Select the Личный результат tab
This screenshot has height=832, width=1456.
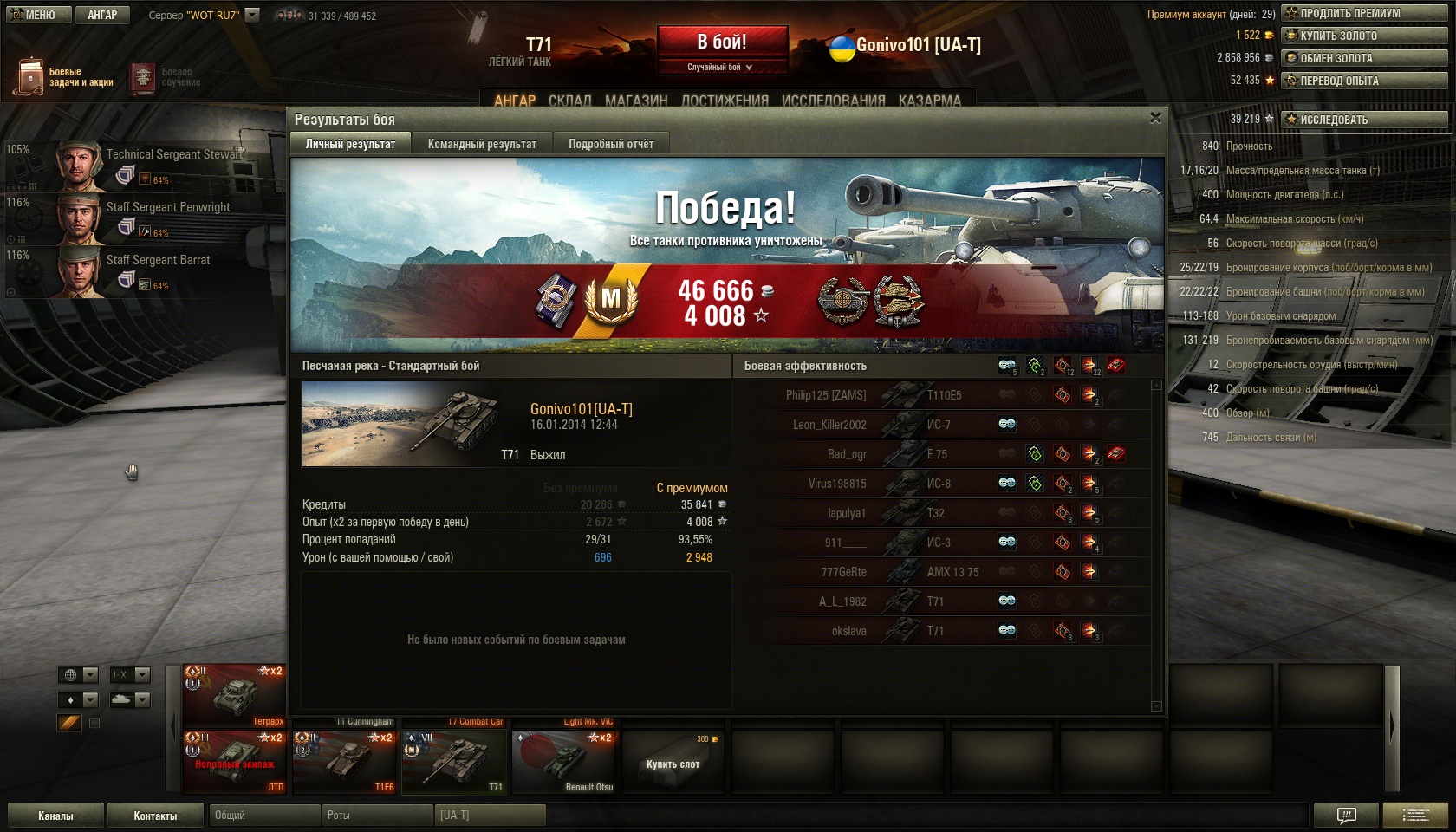[x=350, y=144]
